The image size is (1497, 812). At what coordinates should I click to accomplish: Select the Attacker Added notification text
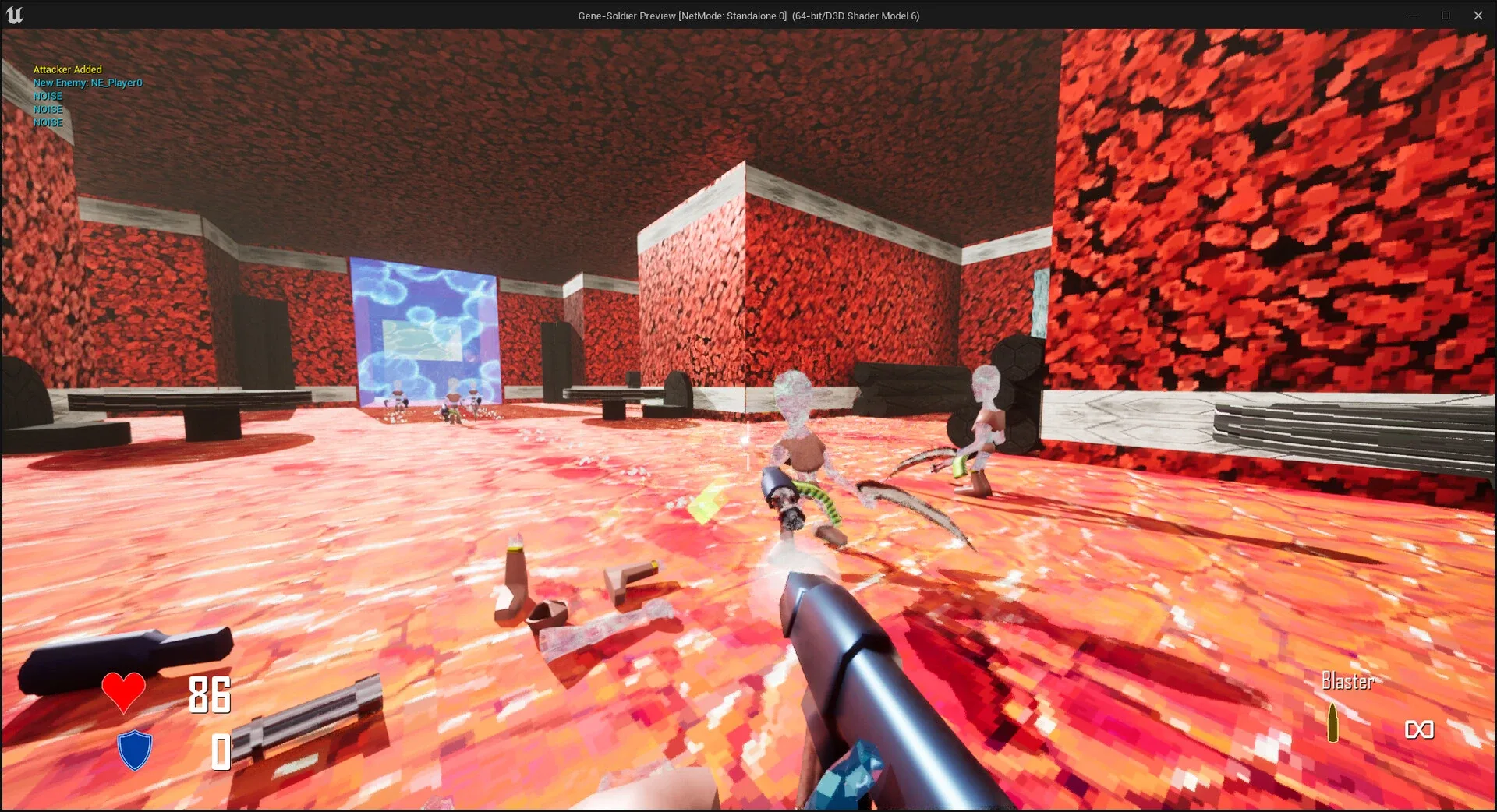click(67, 69)
